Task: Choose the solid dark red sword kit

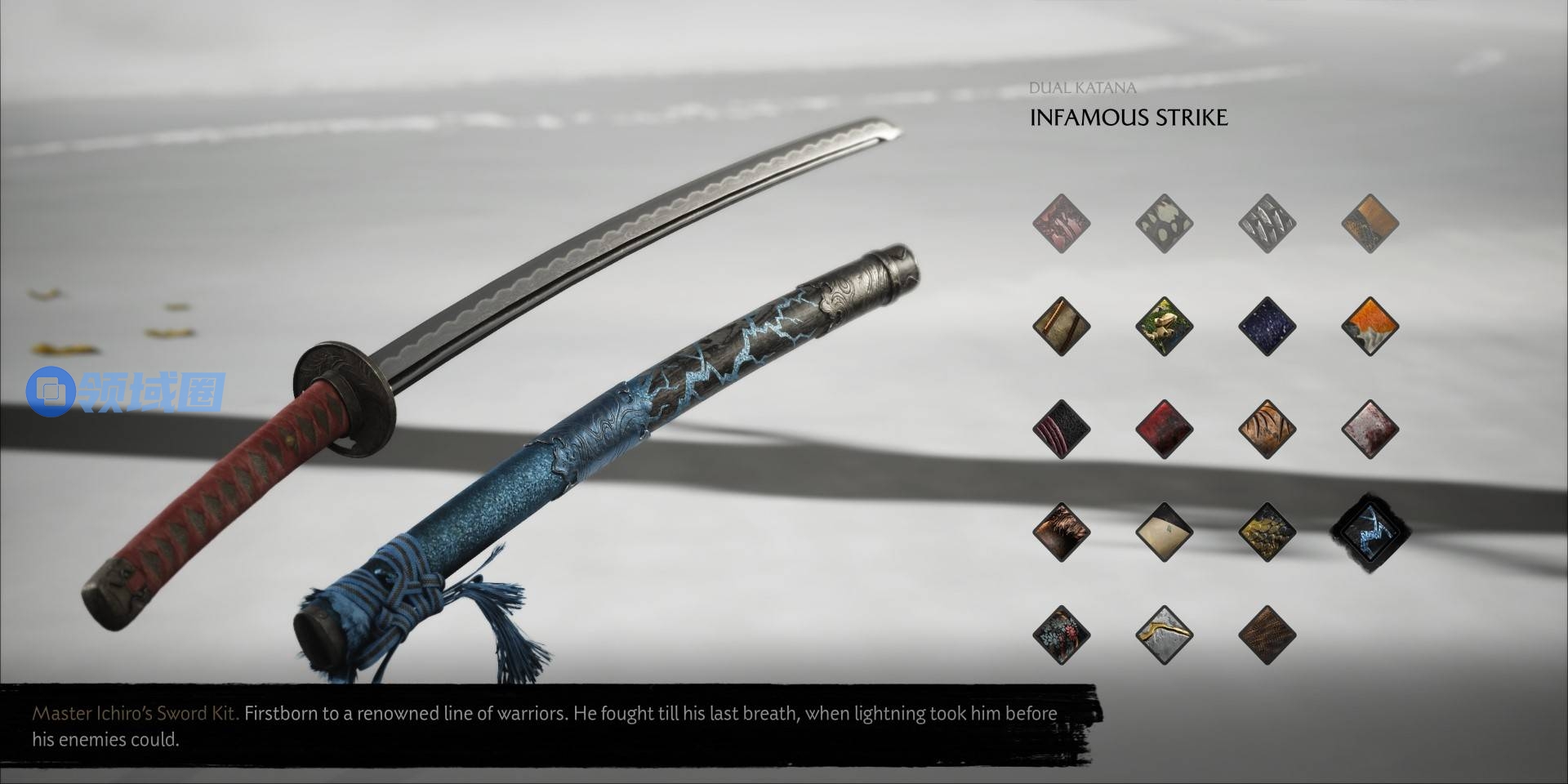Action: coord(1165,429)
